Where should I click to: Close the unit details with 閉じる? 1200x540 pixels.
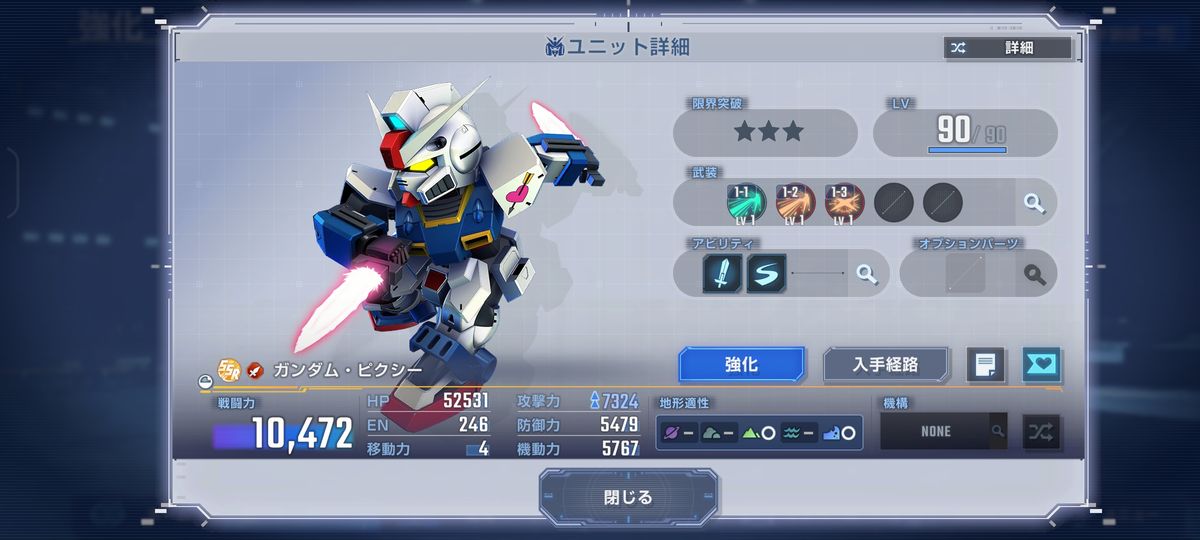coord(628,497)
